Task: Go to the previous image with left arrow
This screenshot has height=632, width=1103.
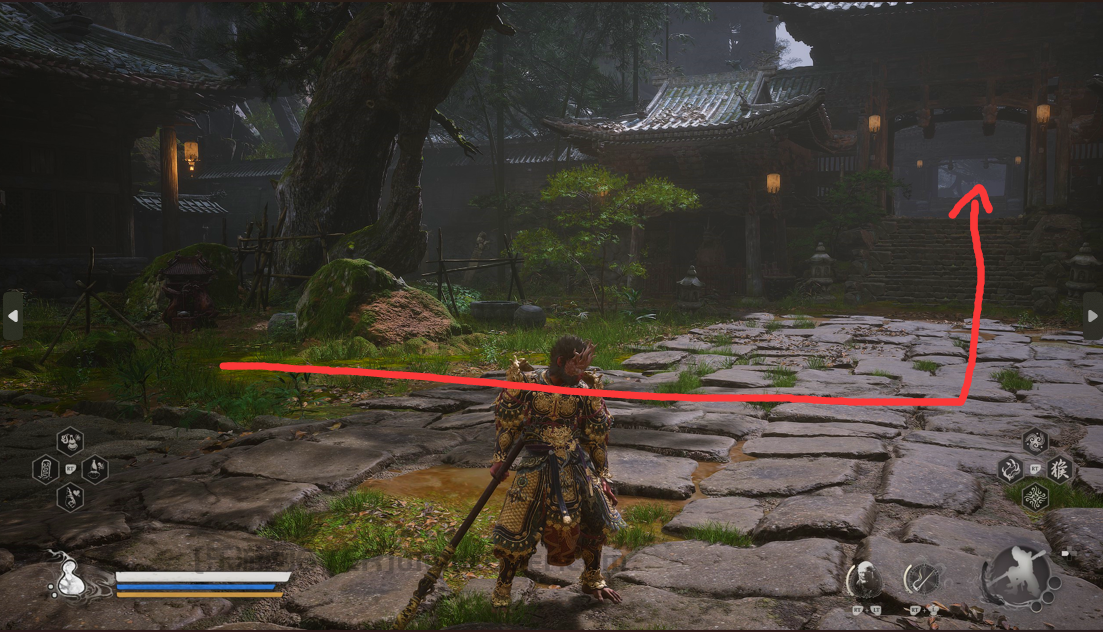Action: (12, 315)
